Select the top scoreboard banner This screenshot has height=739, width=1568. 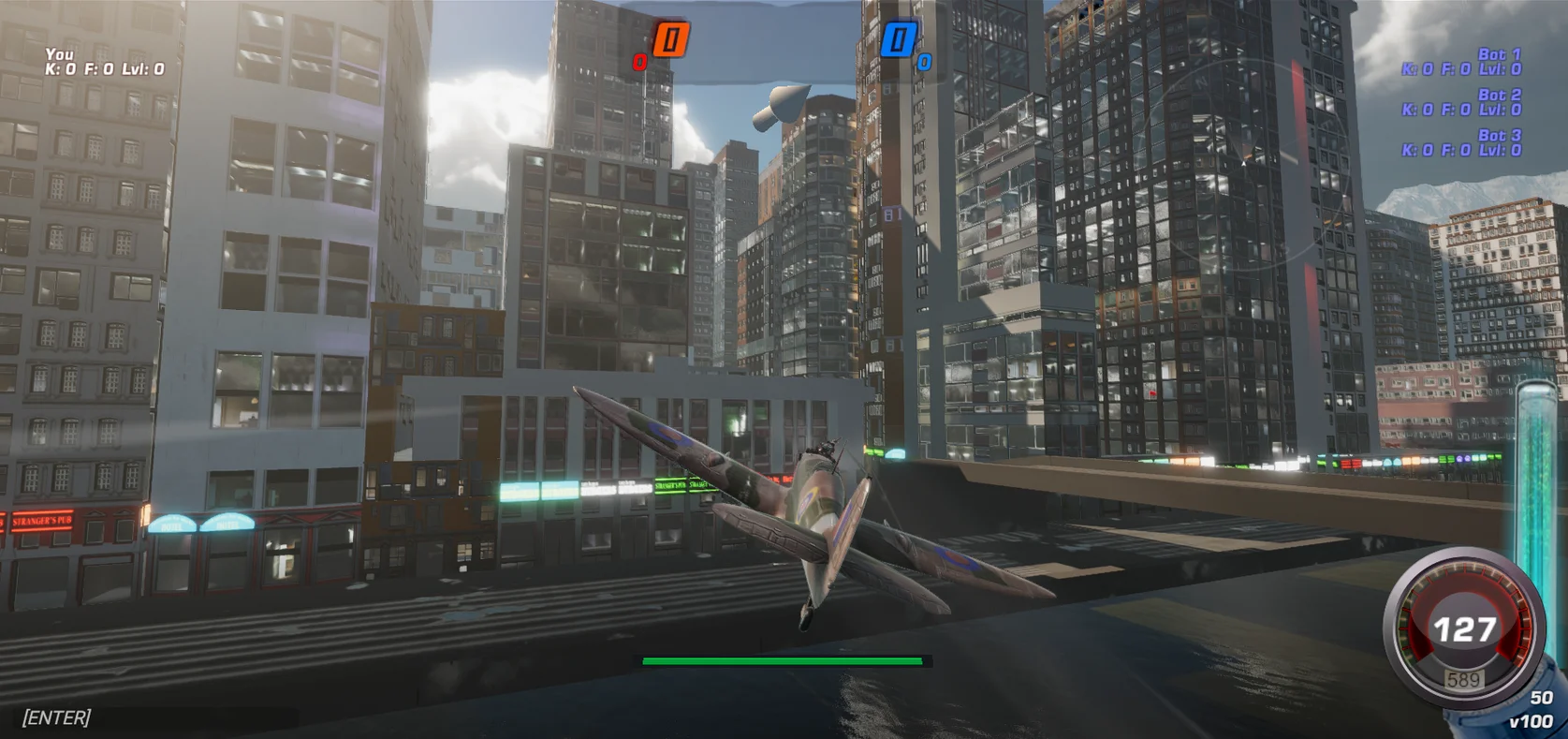tap(784, 41)
